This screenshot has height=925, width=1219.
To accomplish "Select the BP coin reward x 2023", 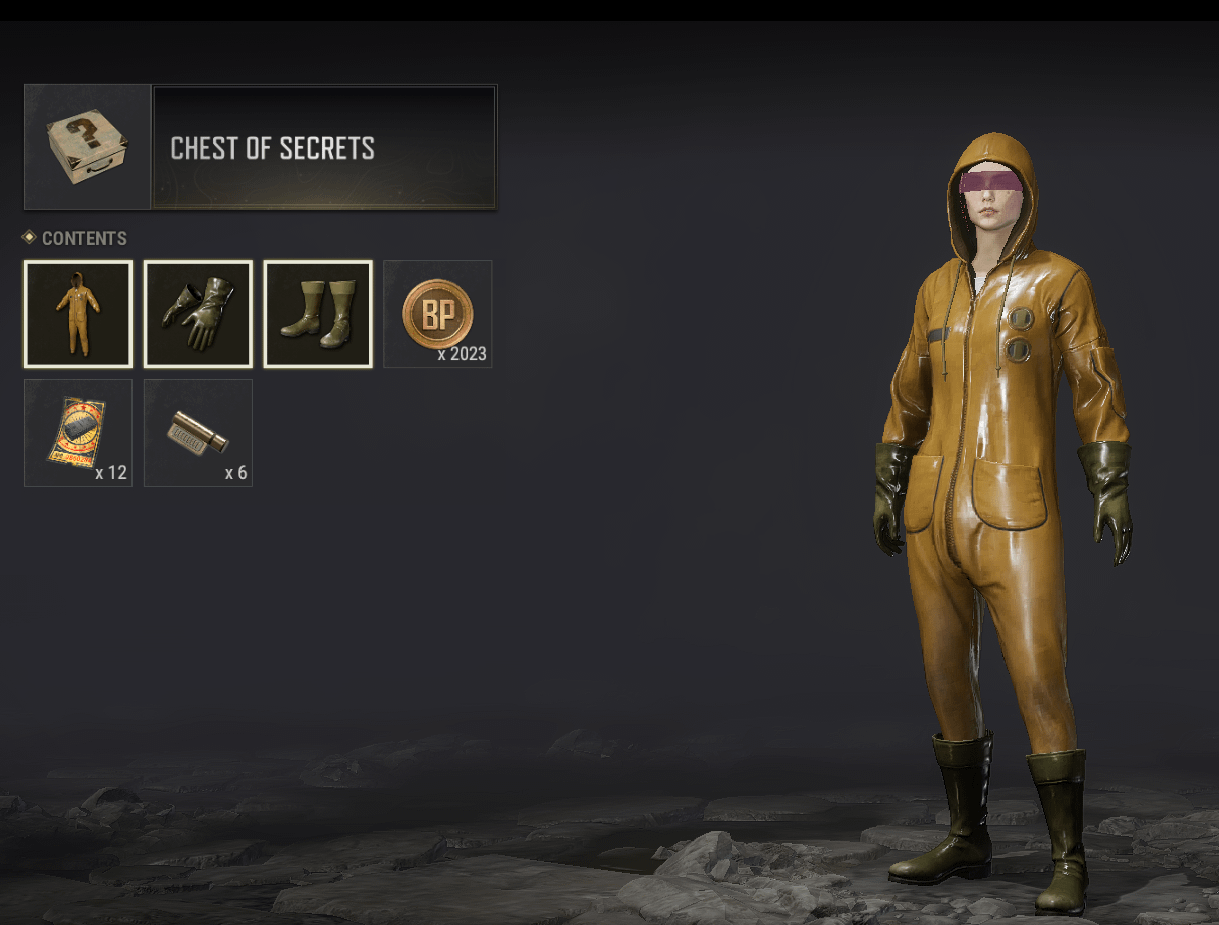I will pyautogui.click(x=438, y=314).
